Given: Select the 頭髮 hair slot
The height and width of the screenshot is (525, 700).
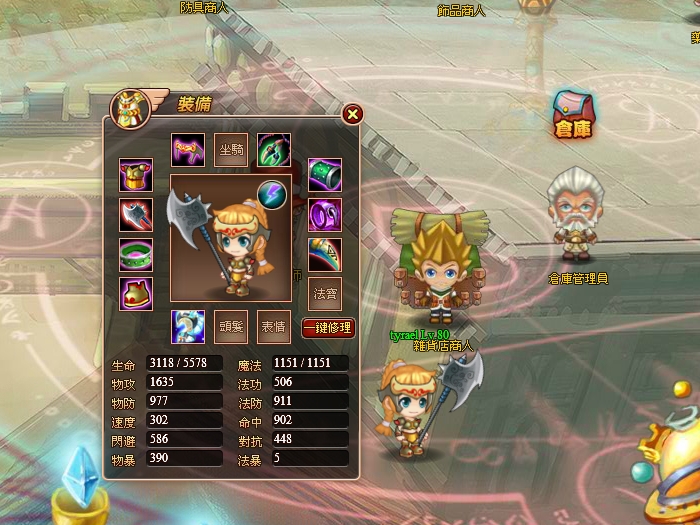Looking at the screenshot, I should point(231,327).
